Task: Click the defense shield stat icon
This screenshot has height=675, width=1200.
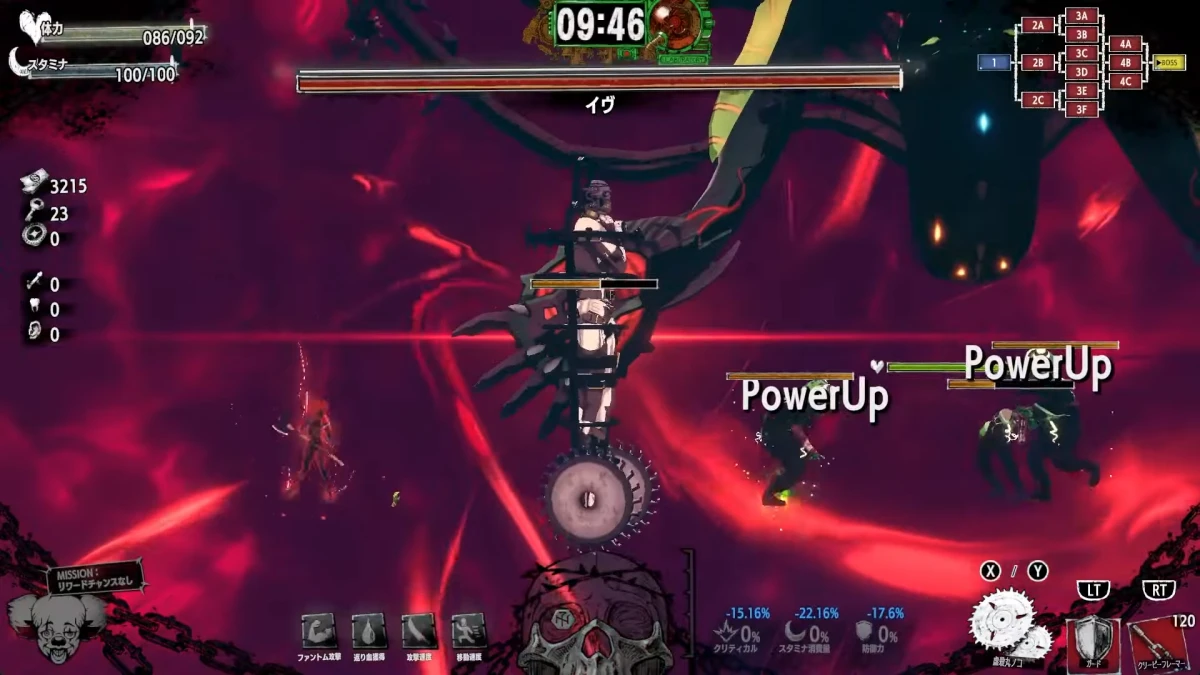Action: pyautogui.click(x=865, y=633)
